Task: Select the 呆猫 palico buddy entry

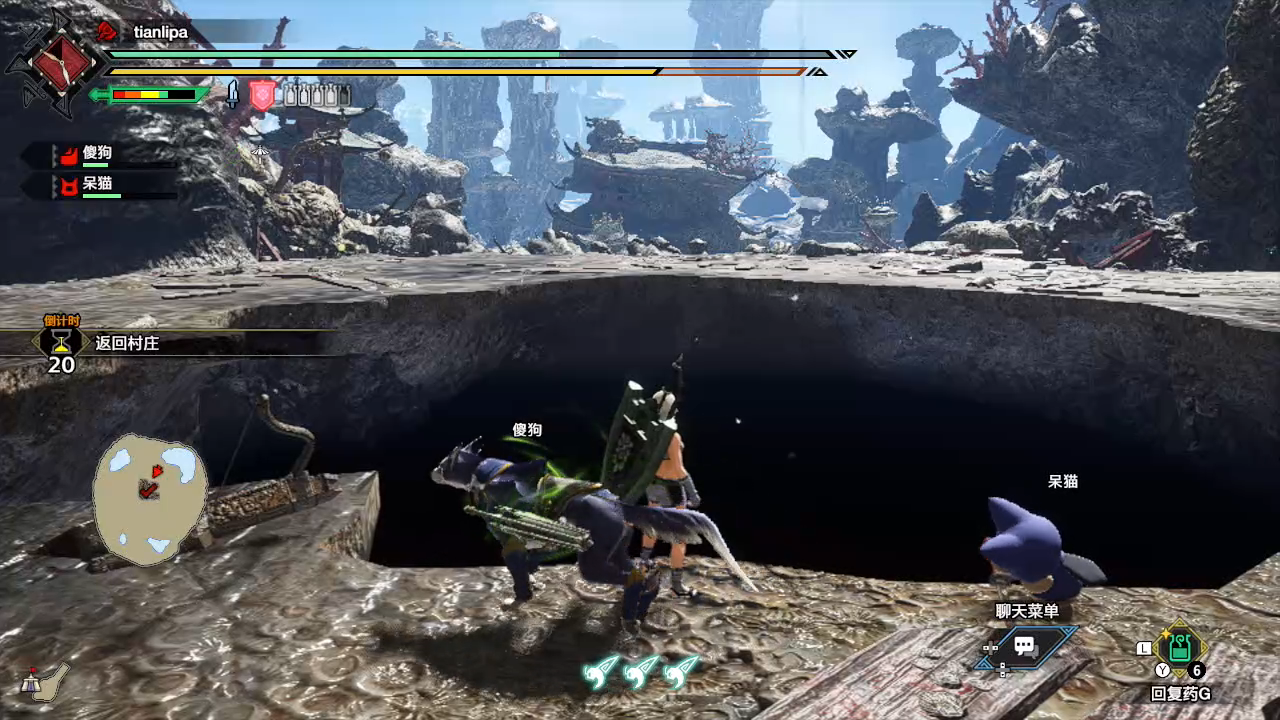Action: [x=97, y=184]
